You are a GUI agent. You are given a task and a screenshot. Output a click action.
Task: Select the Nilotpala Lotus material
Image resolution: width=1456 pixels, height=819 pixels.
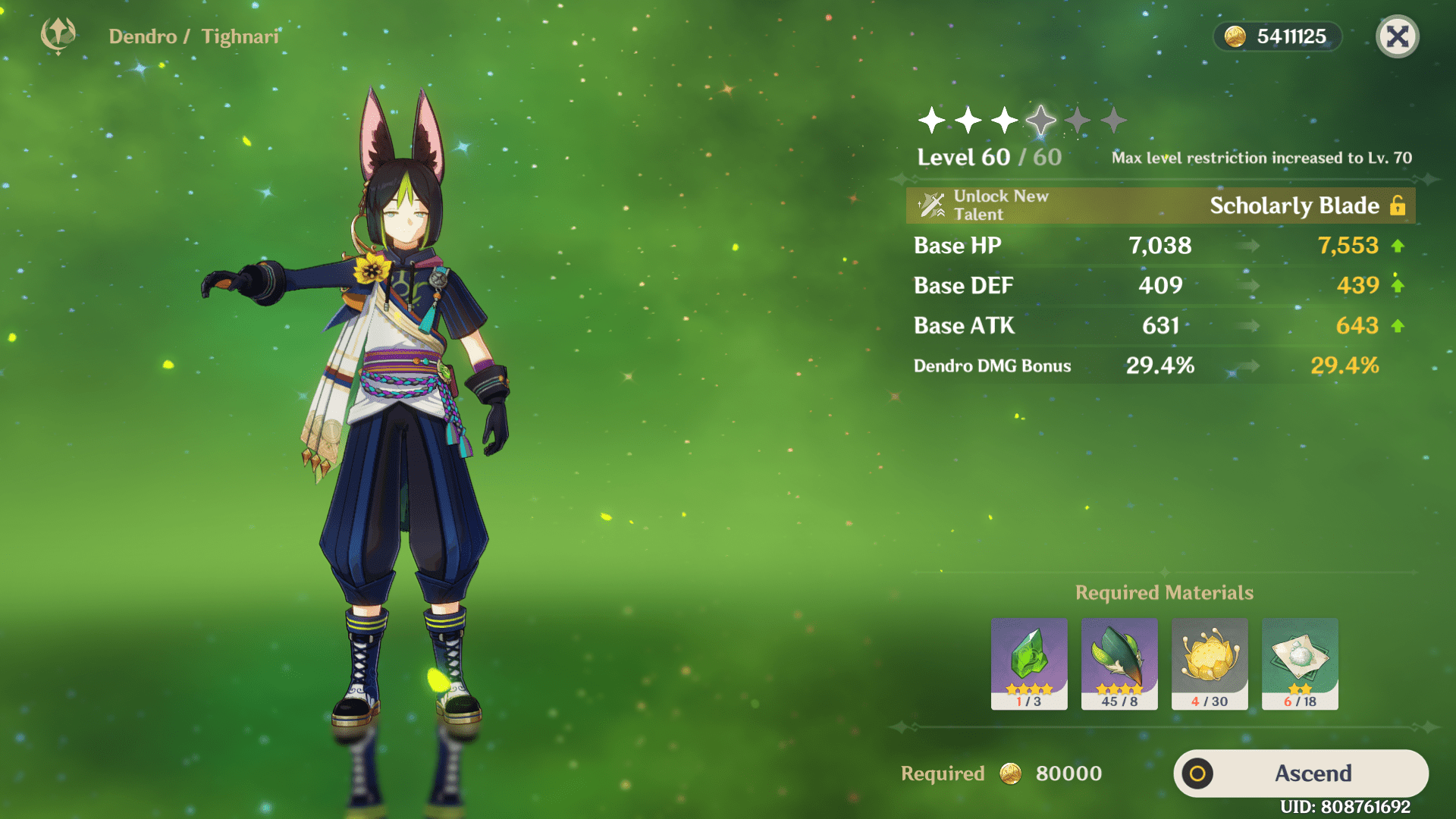[x=1209, y=664]
